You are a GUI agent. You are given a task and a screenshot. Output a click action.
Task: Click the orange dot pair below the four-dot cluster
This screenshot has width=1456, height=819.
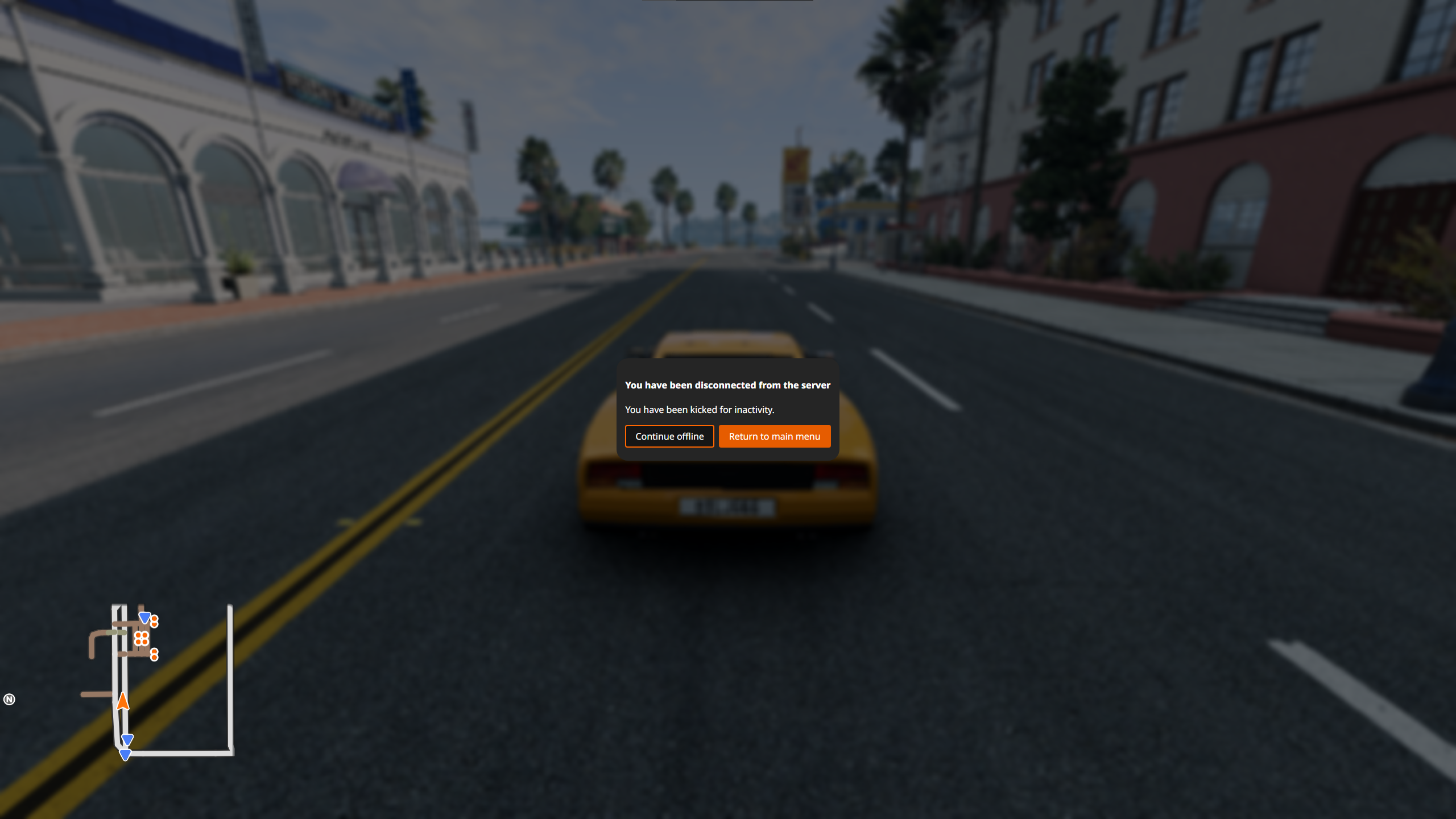[x=154, y=654]
